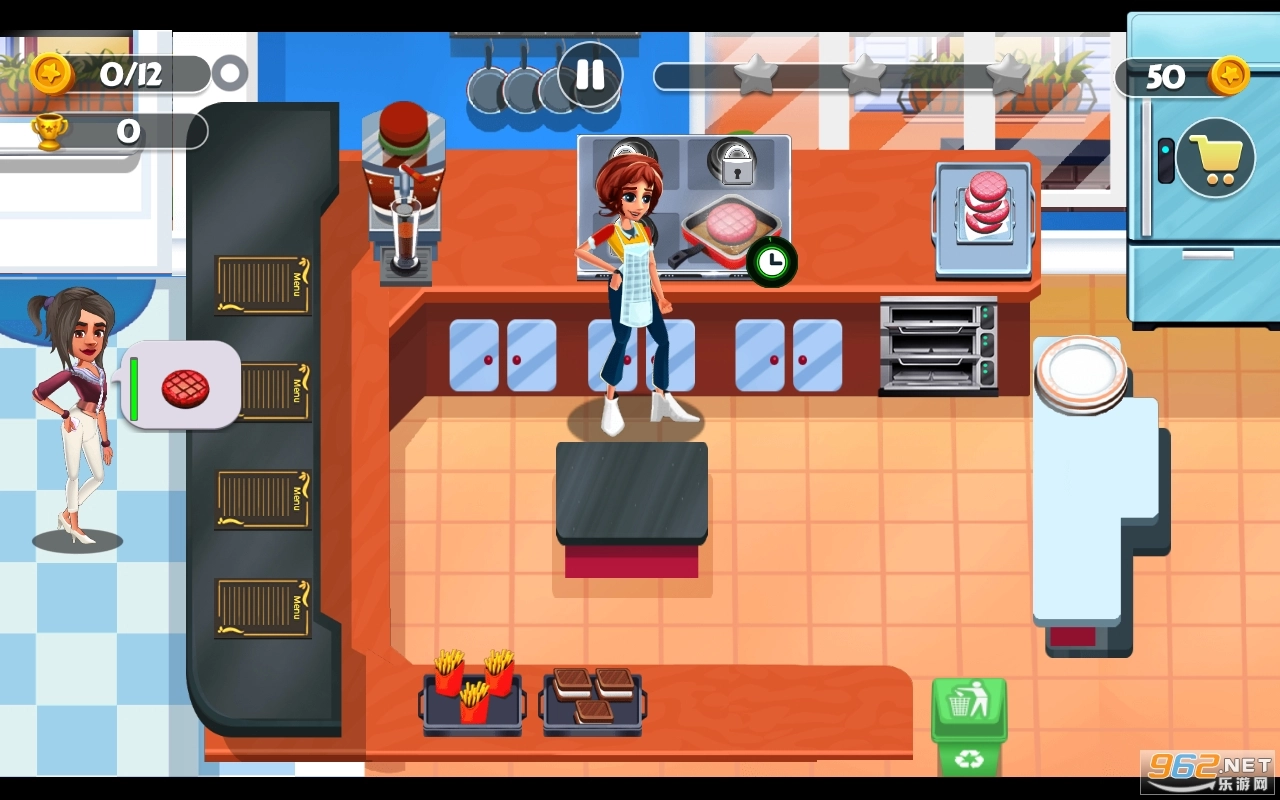Open the top Menu board on the counter
Screen dimensions: 1280x800
[x=263, y=287]
